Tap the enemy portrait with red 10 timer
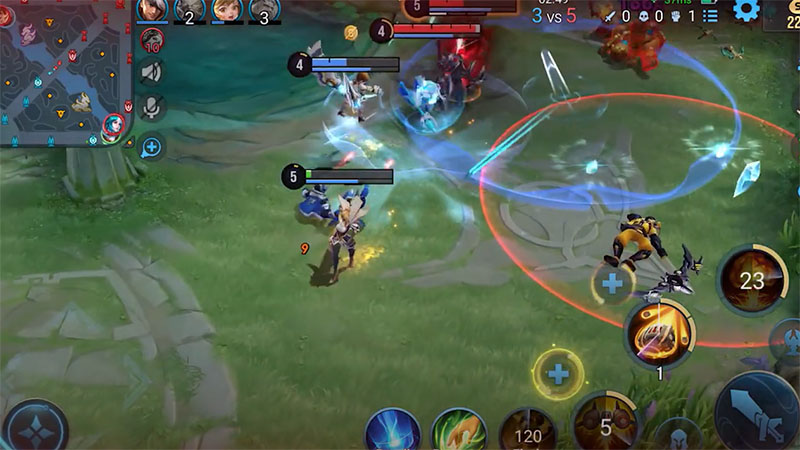 pyautogui.click(x=152, y=40)
